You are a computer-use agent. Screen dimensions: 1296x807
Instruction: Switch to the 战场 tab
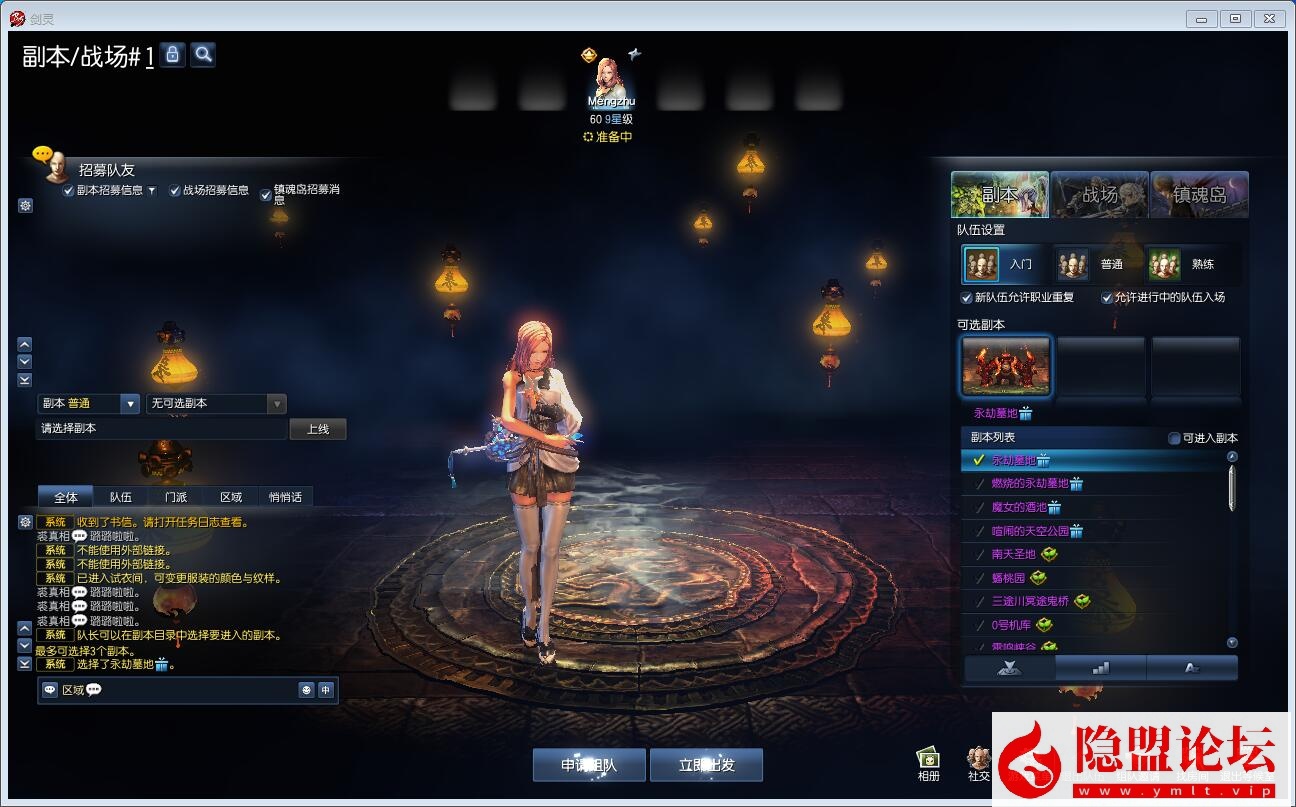coord(1099,194)
